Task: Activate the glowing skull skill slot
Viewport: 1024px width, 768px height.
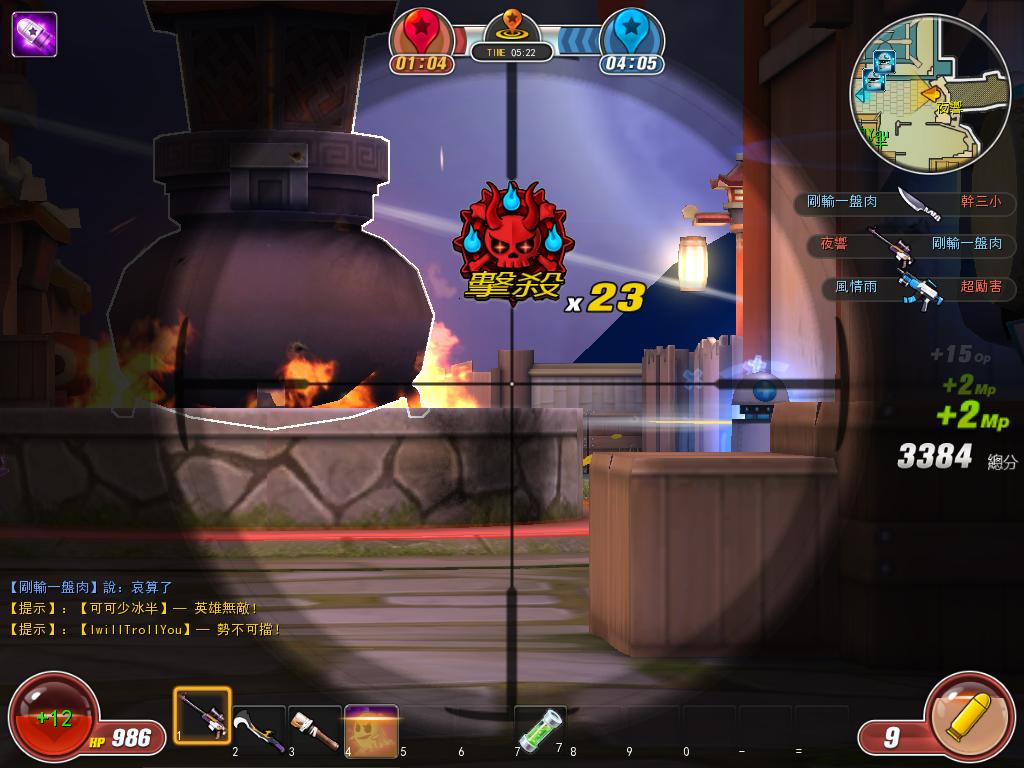Action: (371, 728)
